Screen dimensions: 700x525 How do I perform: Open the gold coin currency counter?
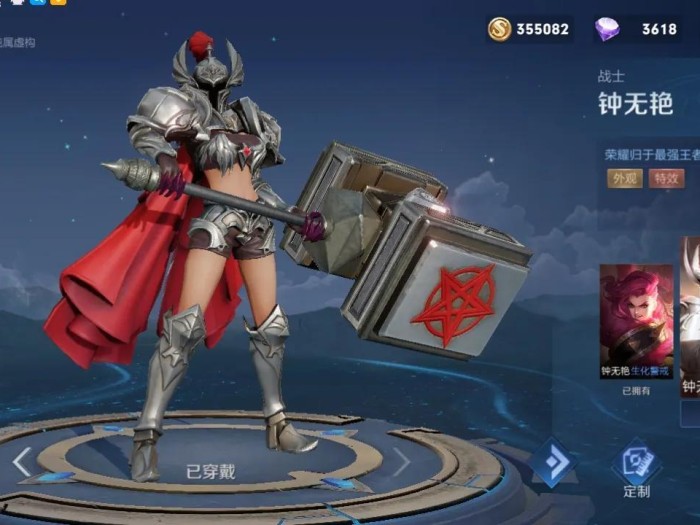click(x=529, y=29)
